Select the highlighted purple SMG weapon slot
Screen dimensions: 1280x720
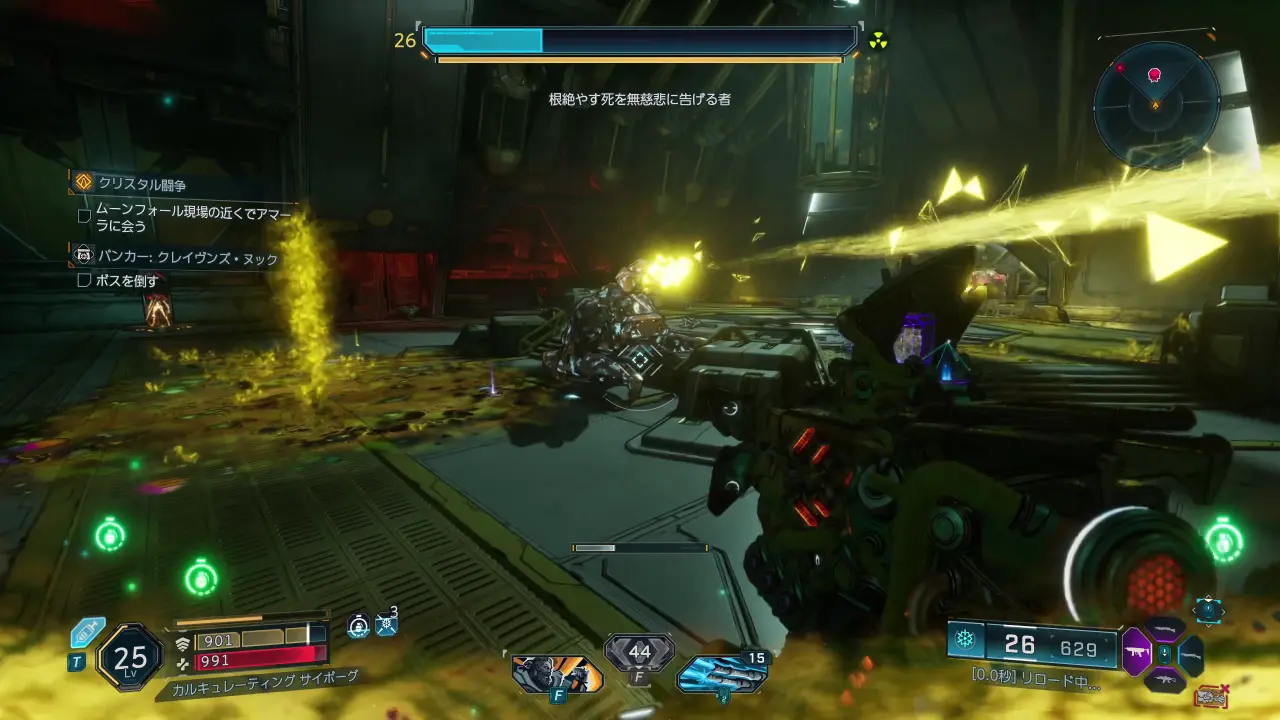click(1136, 652)
